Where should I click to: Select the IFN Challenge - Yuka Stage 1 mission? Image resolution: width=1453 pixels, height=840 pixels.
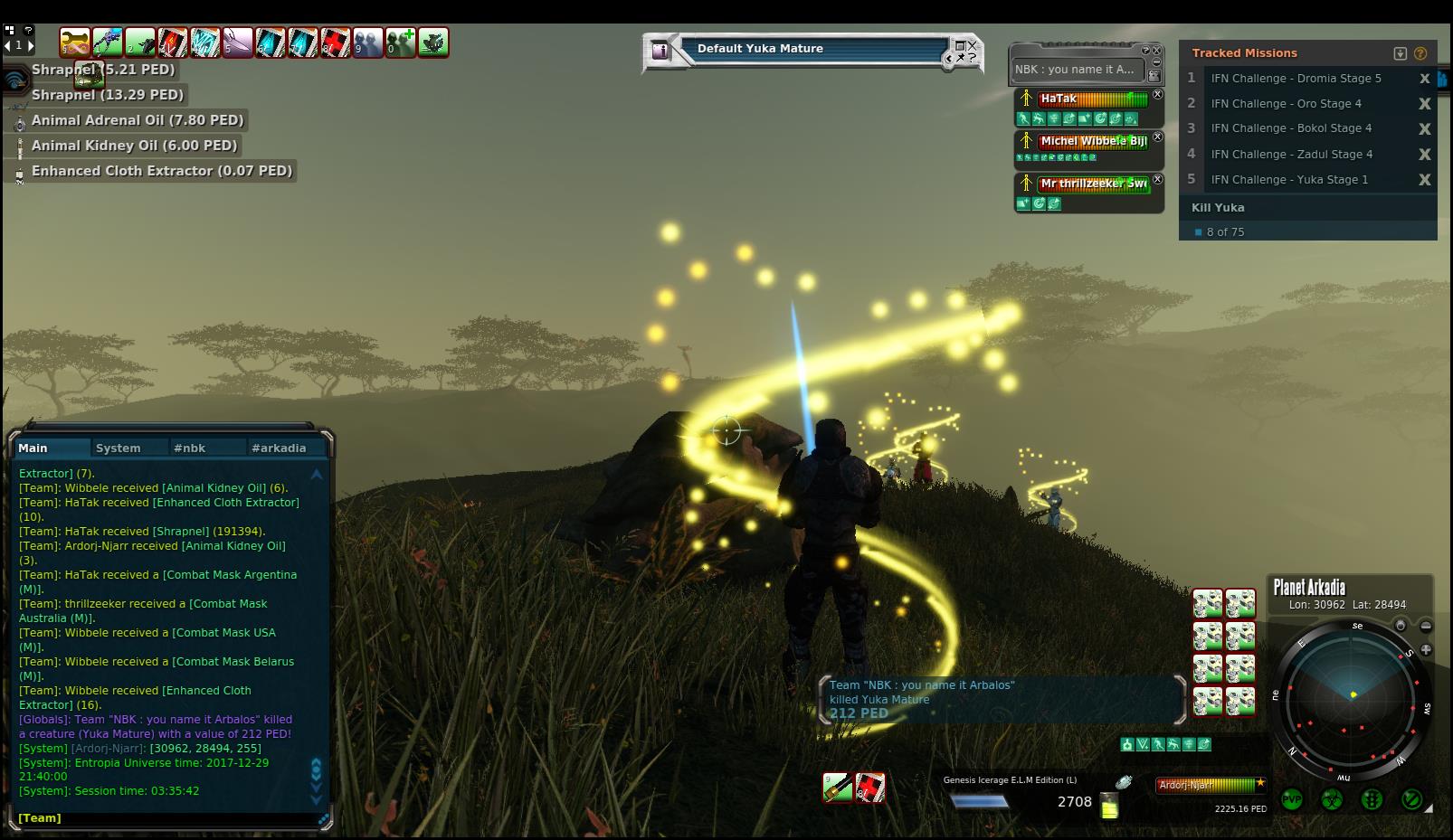pyautogui.click(x=1289, y=179)
